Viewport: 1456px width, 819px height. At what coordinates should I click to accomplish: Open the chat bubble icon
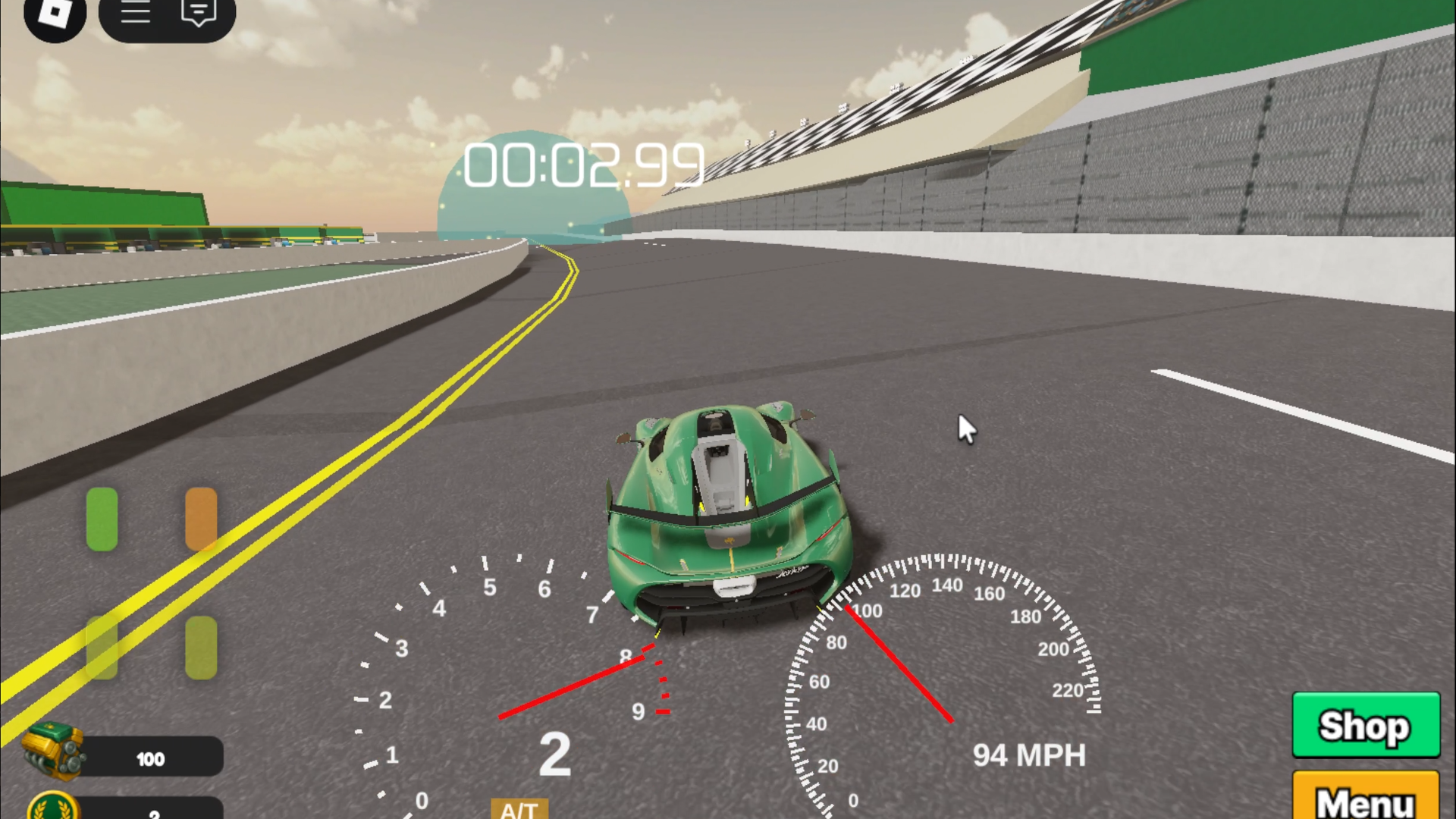click(x=197, y=12)
